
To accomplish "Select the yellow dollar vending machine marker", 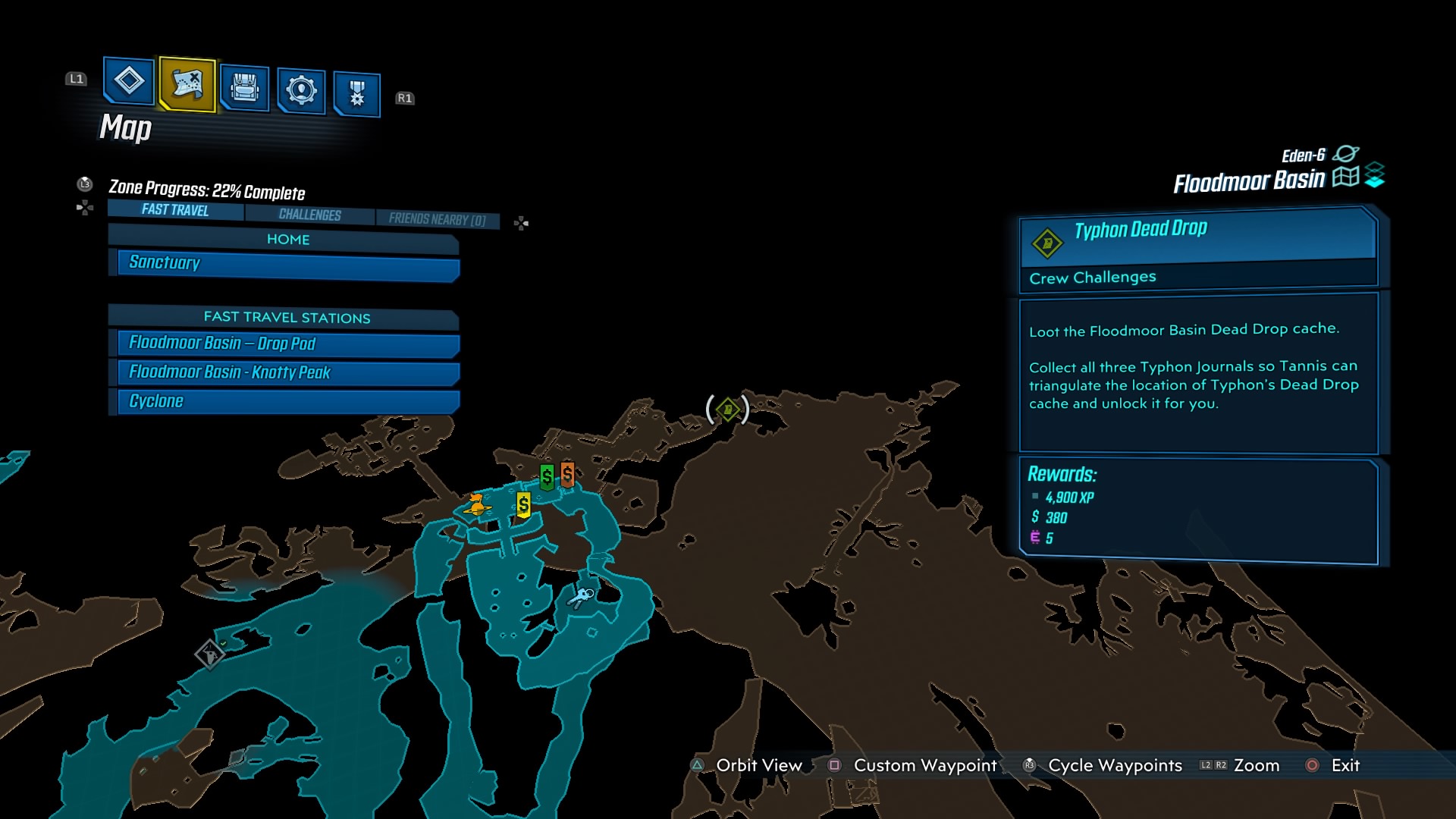I will [x=523, y=505].
